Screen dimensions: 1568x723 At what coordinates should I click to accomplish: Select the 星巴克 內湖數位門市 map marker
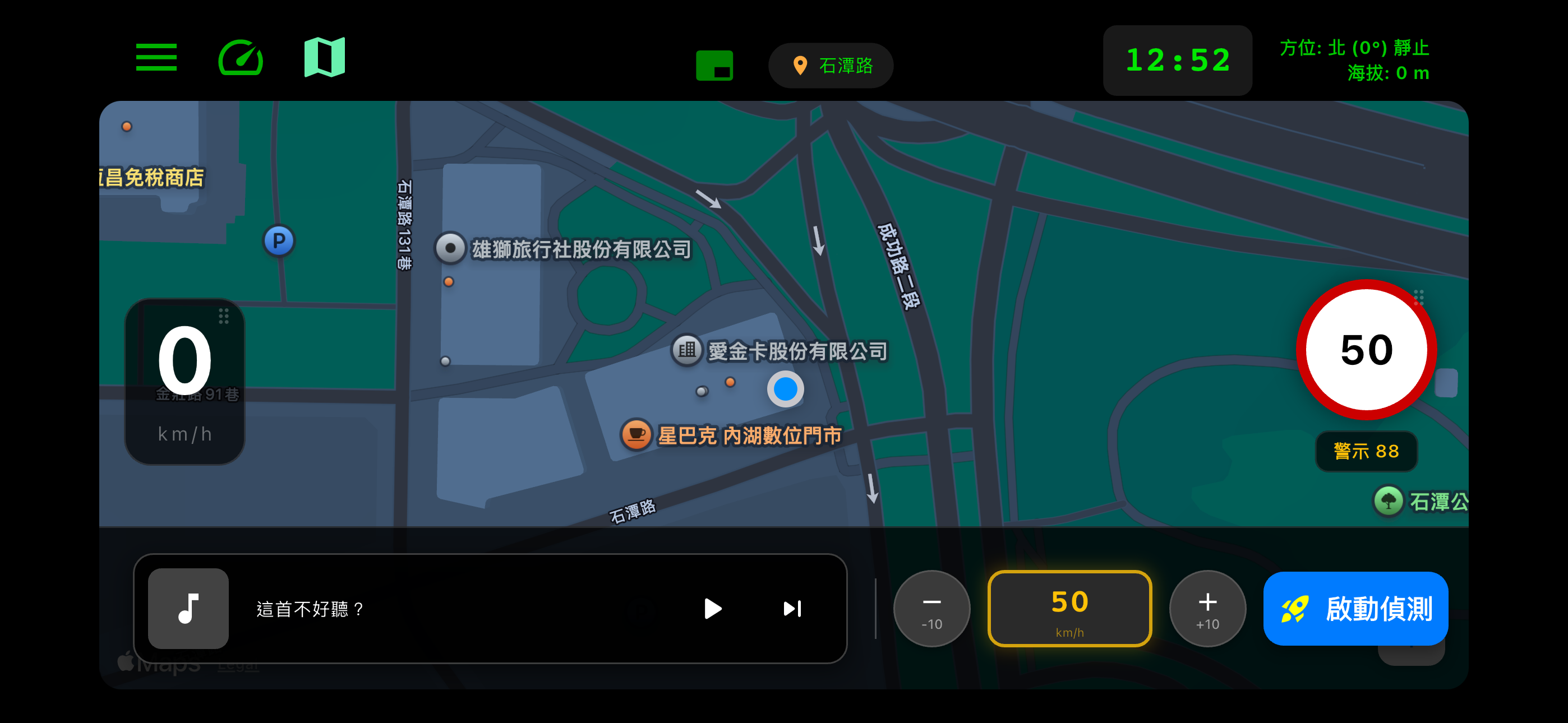click(x=636, y=434)
